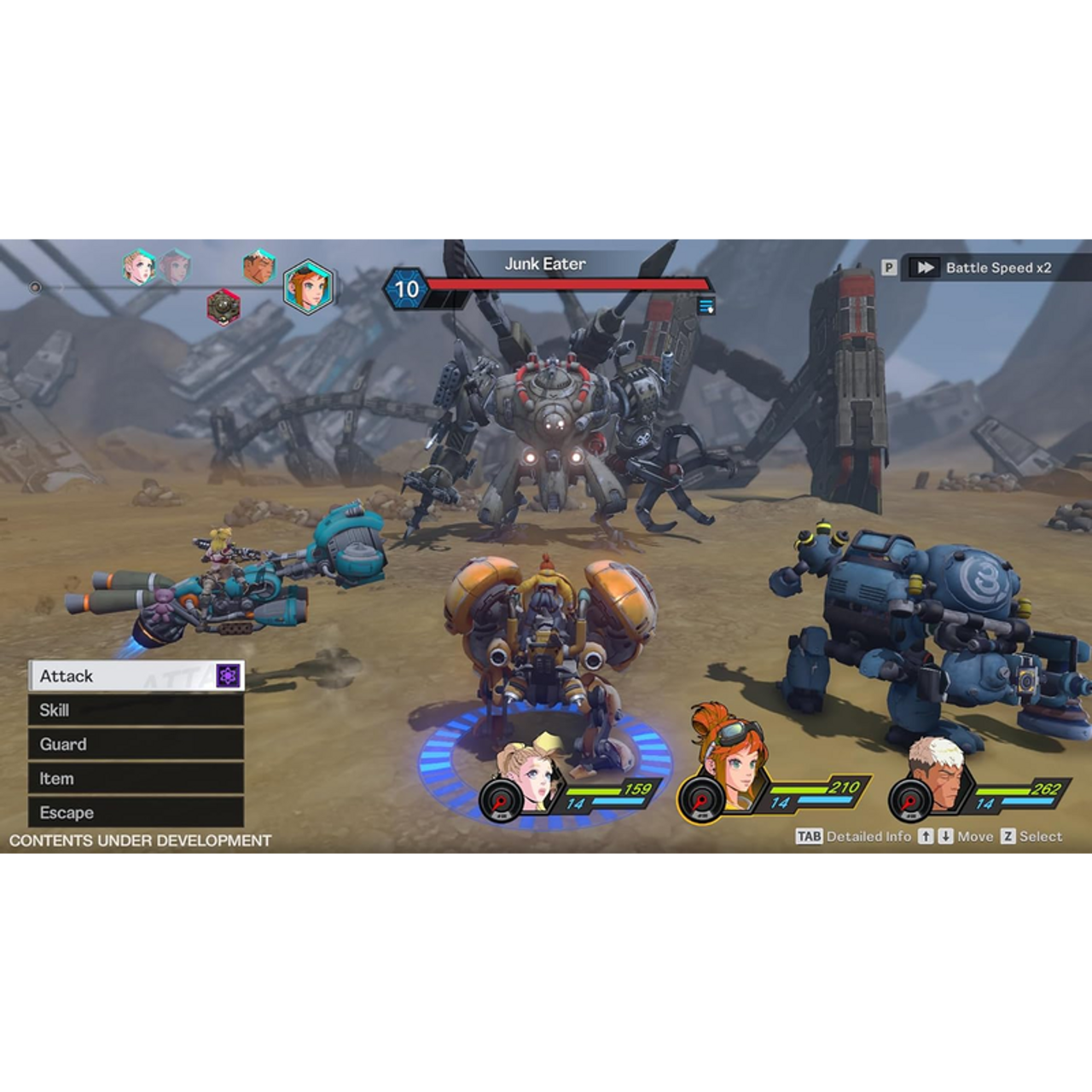Select the Attack command
This screenshot has height=1092, width=1092.
coord(119,677)
